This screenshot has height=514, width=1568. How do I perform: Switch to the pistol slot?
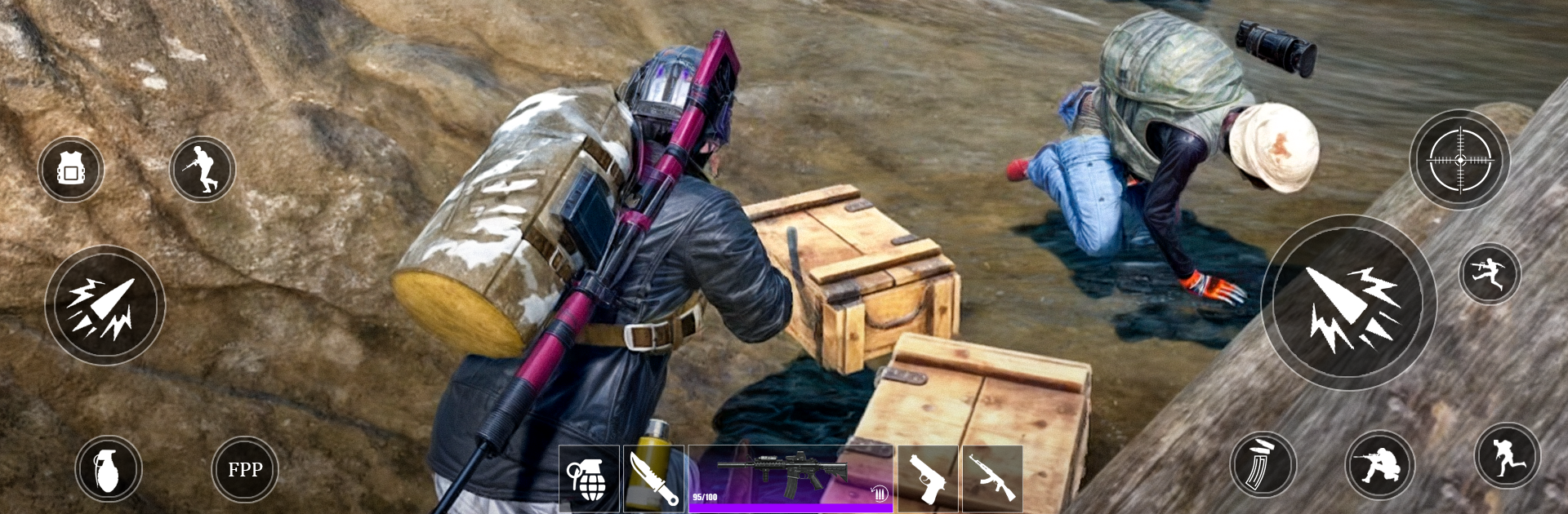point(928,479)
